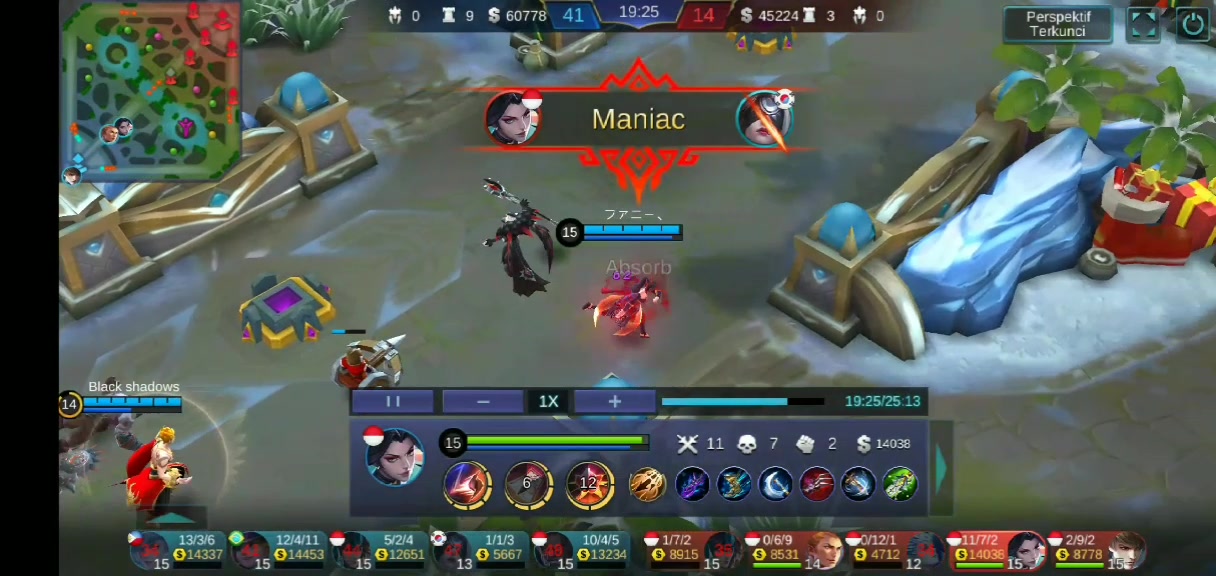Exit the replay with the power button
The height and width of the screenshot is (576, 1216).
pyautogui.click(x=1191, y=24)
